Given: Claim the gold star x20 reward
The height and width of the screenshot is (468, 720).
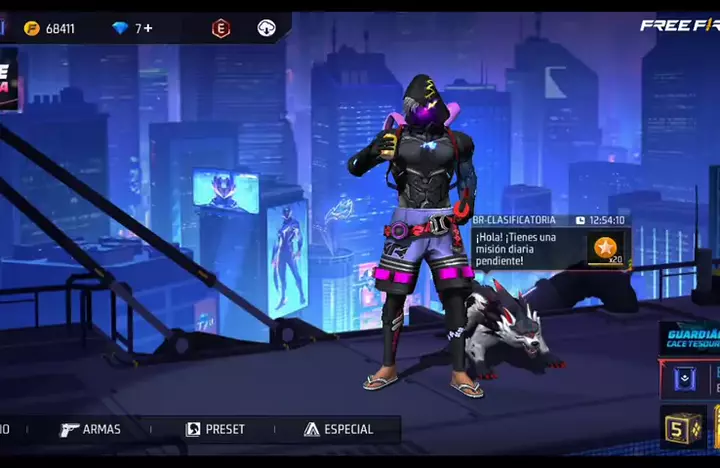Looking at the screenshot, I should (604, 247).
